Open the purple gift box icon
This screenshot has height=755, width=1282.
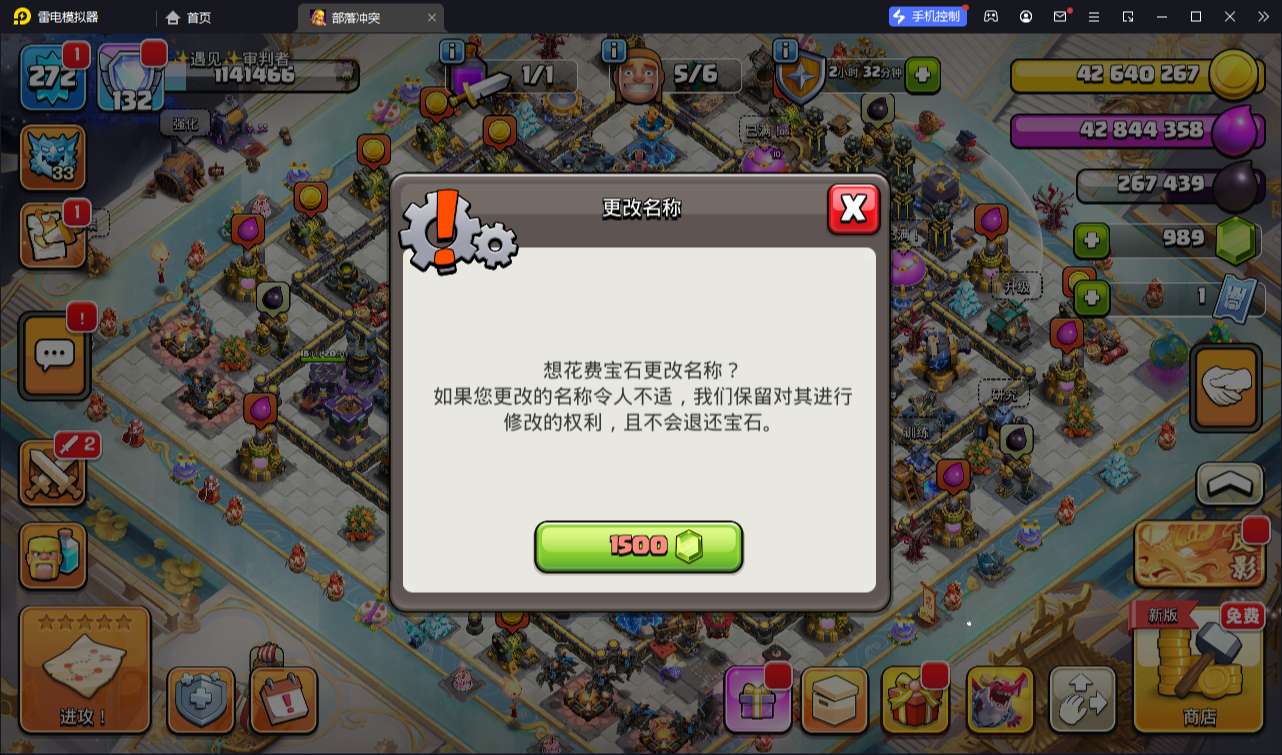tap(757, 700)
